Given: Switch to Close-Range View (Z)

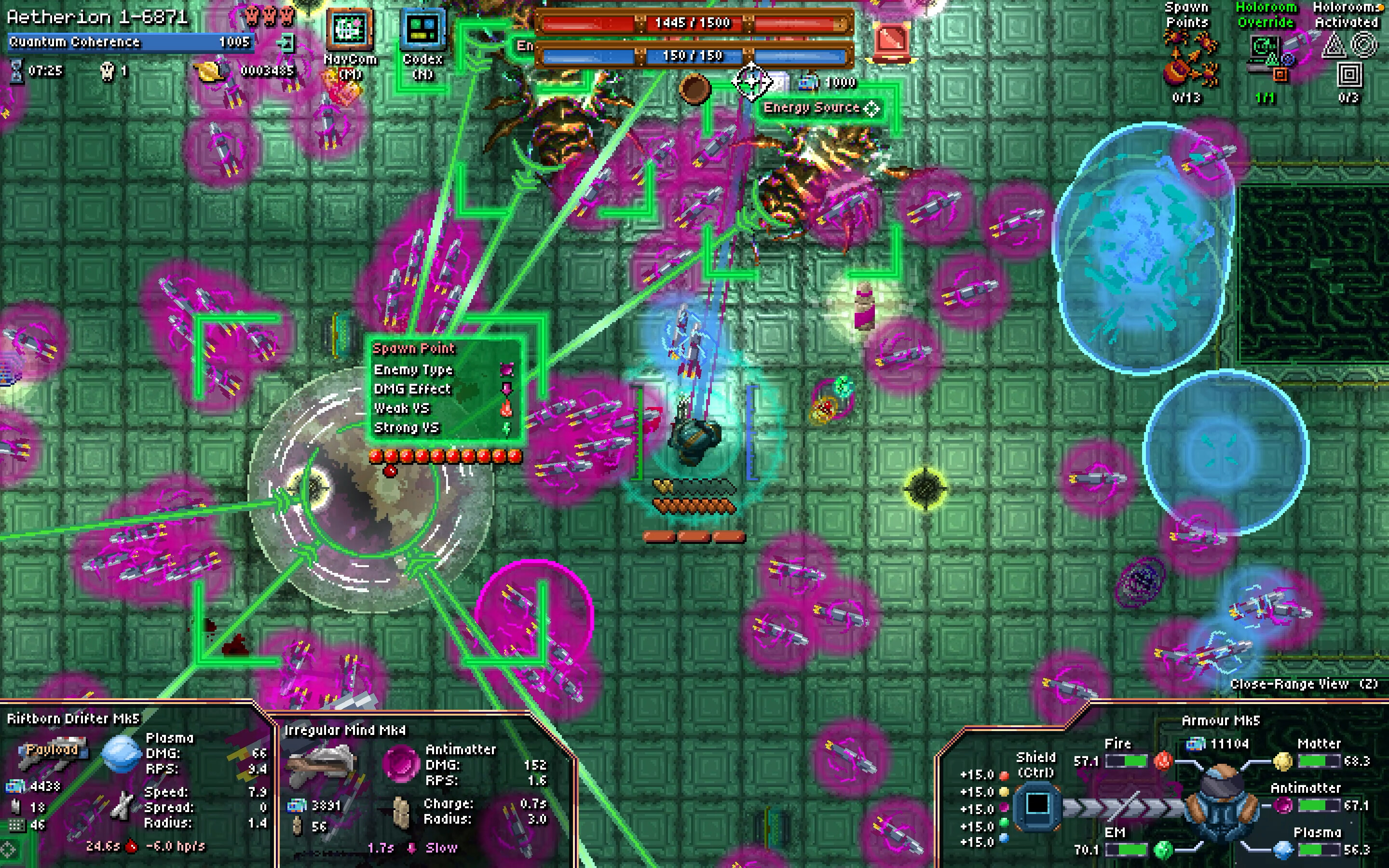Looking at the screenshot, I should [x=1307, y=684].
